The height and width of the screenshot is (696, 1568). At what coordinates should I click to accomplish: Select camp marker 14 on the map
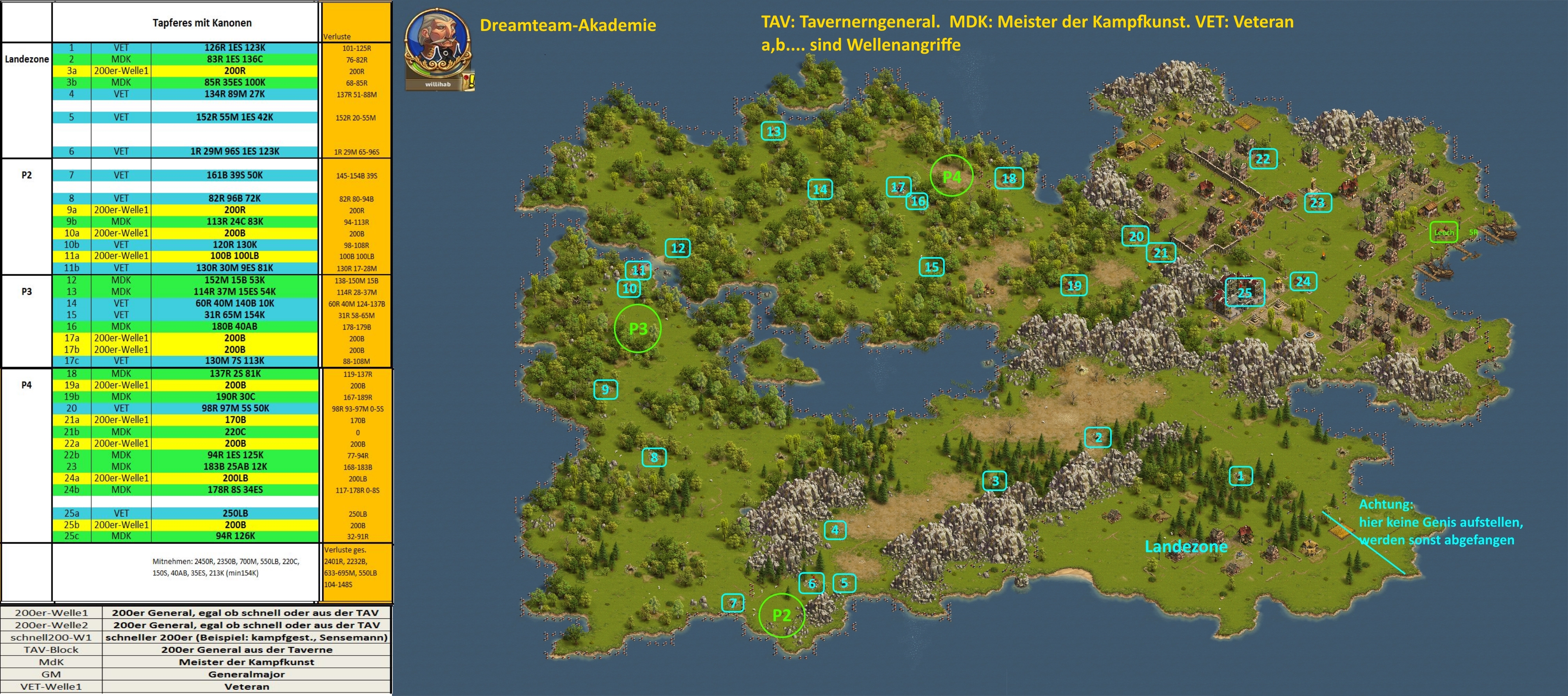point(820,189)
